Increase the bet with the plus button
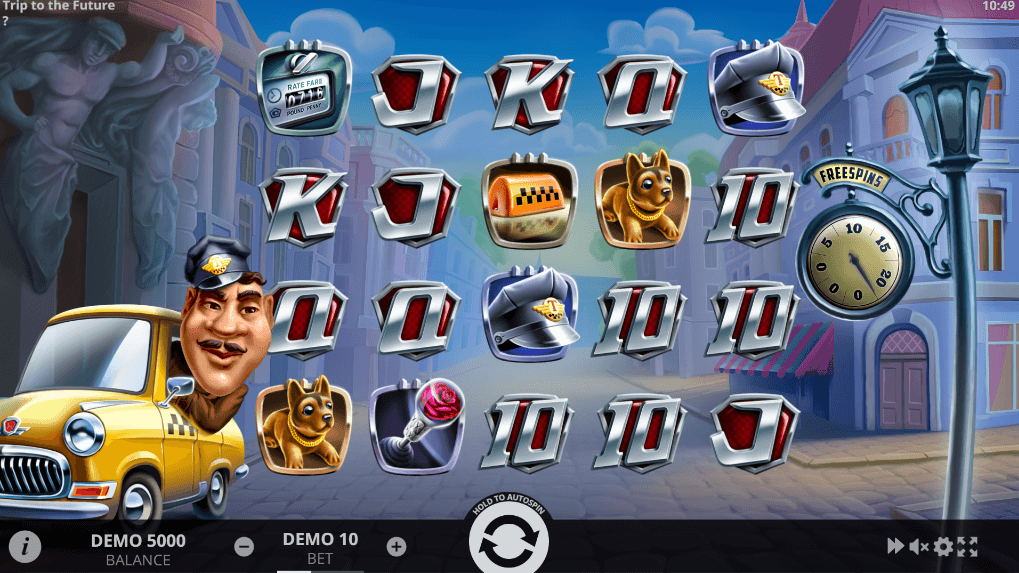Screen dimensions: 1019x573 click(396, 547)
